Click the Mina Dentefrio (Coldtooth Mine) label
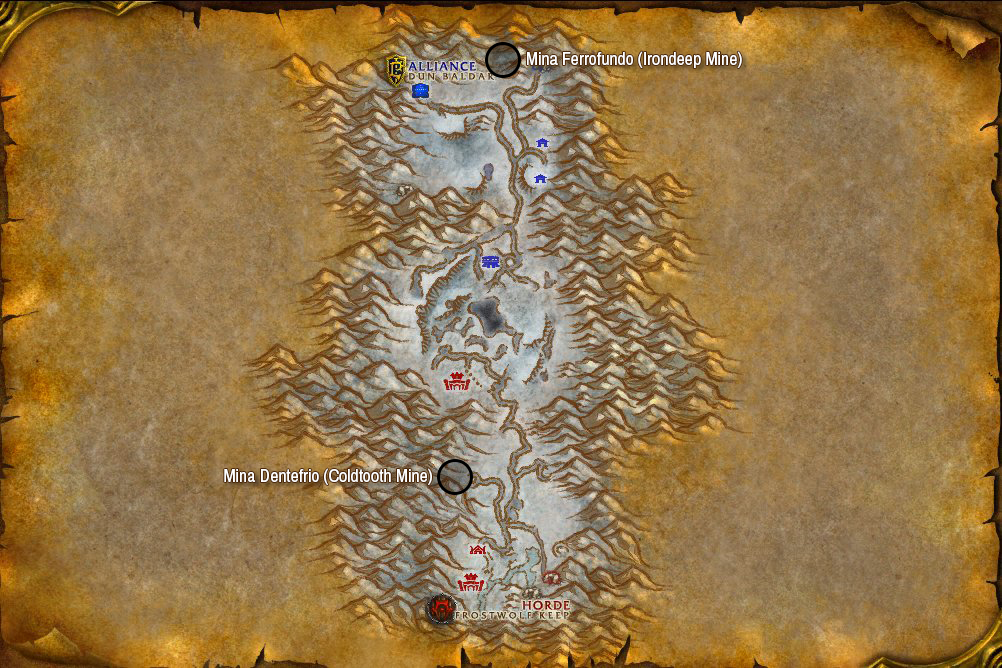The width and height of the screenshot is (1002, 668). point(327,477)
